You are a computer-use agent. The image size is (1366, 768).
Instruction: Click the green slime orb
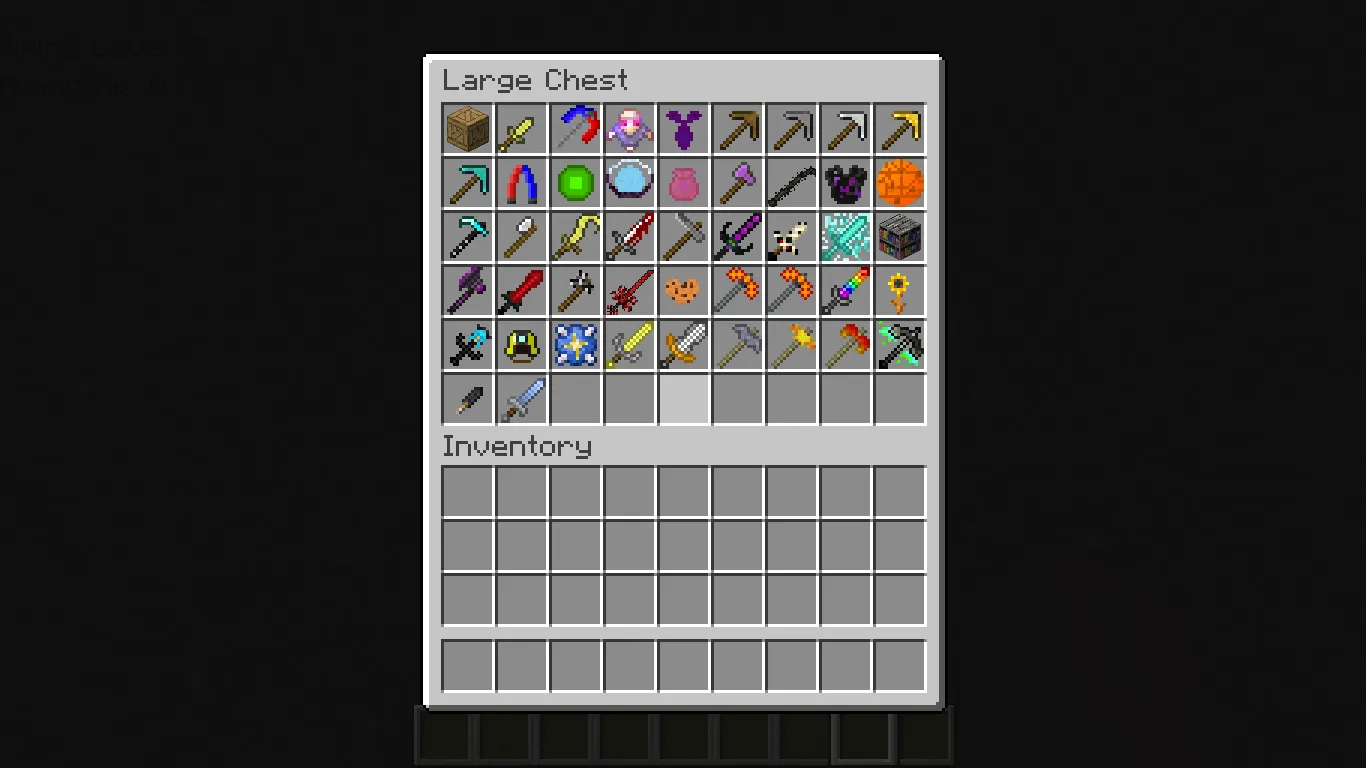coord(575,183)
